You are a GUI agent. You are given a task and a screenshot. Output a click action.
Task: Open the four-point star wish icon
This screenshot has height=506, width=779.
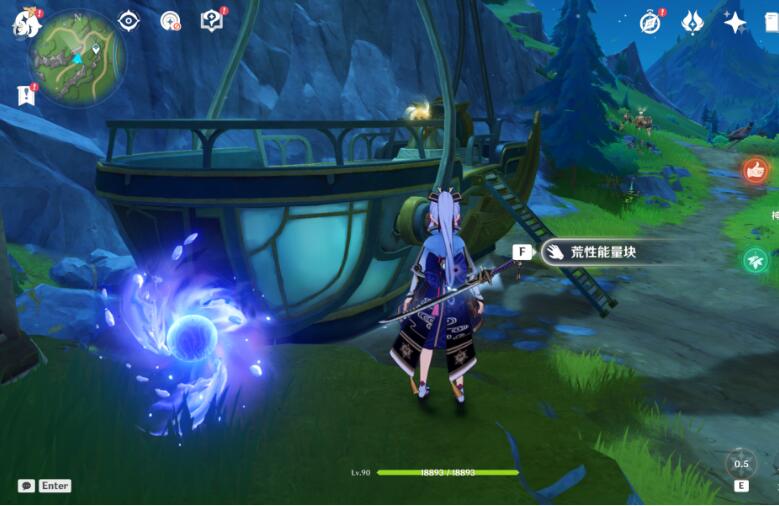pos(735,22)
